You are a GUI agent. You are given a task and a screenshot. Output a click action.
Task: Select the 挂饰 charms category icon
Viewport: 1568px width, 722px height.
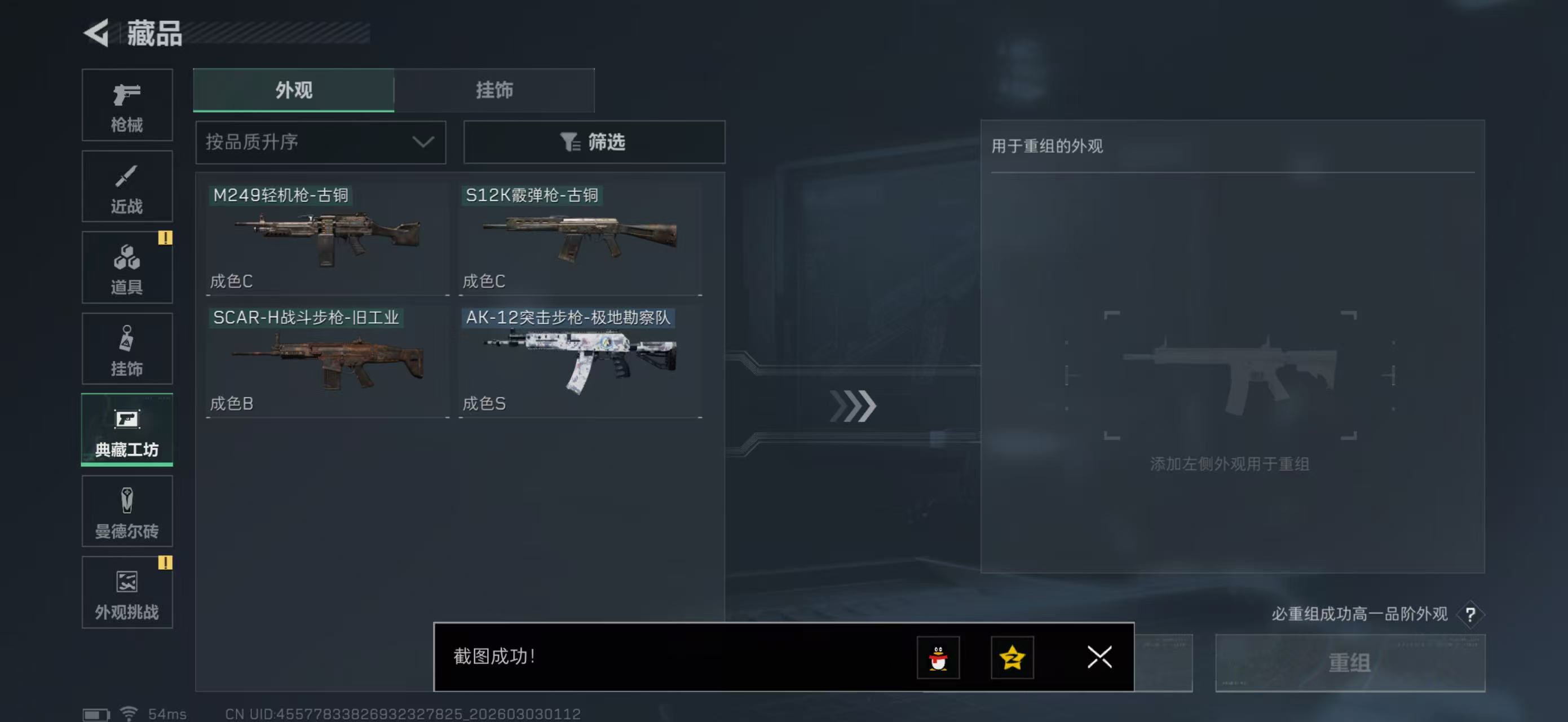[x=127, y=349]
